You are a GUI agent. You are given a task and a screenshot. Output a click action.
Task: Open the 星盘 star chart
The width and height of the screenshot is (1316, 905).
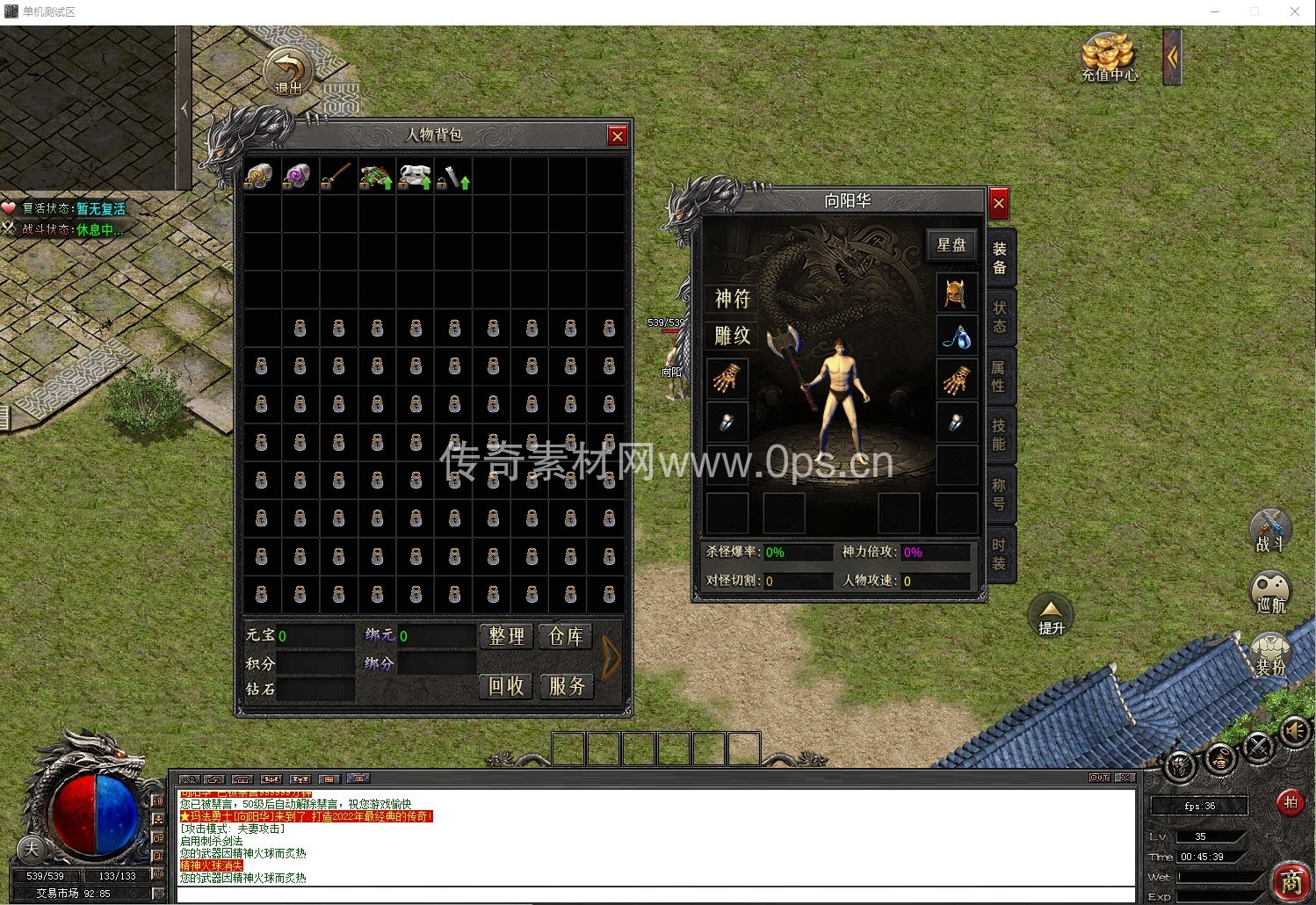coord(951,245)
